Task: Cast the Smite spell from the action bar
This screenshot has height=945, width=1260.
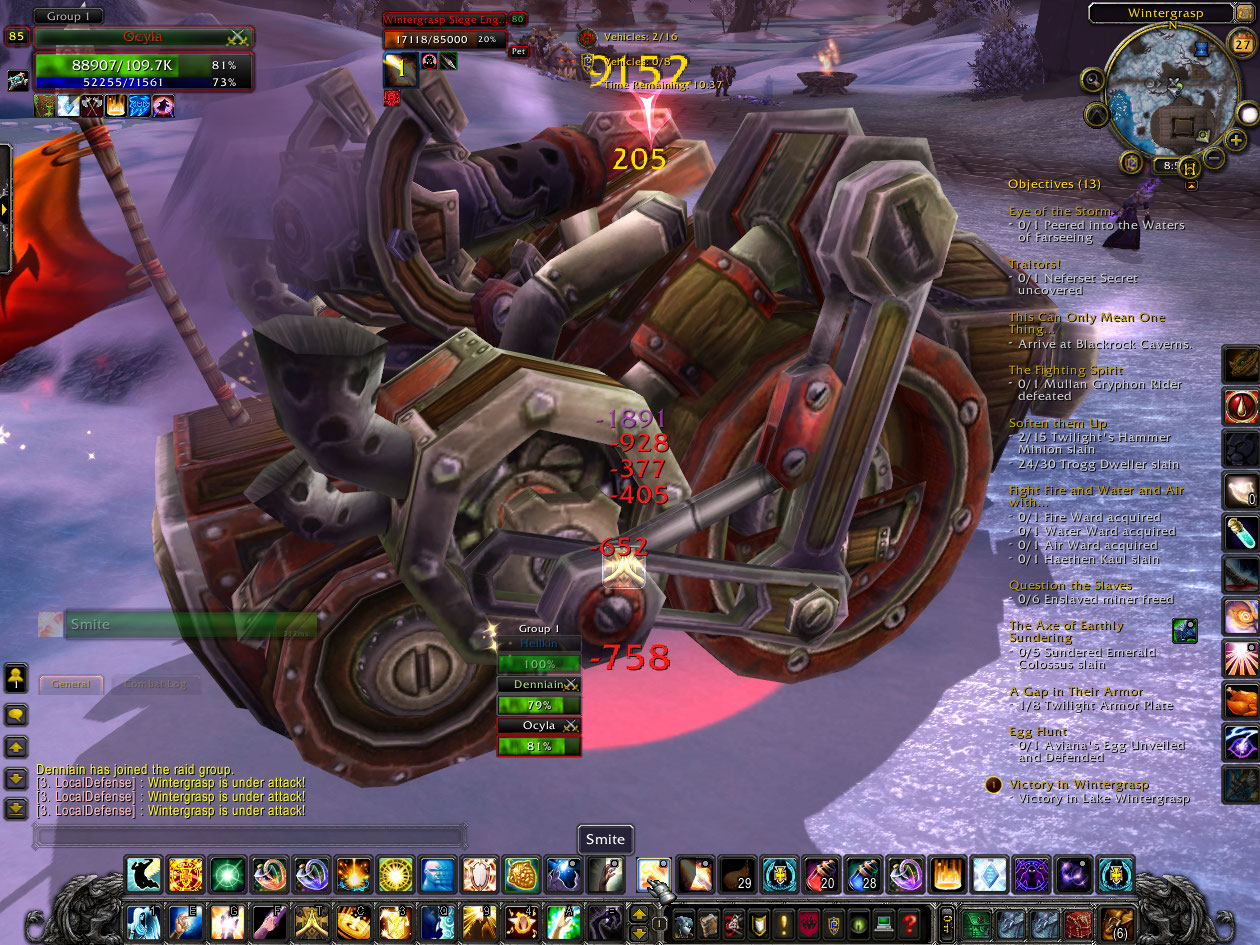Action: point(654,875)
